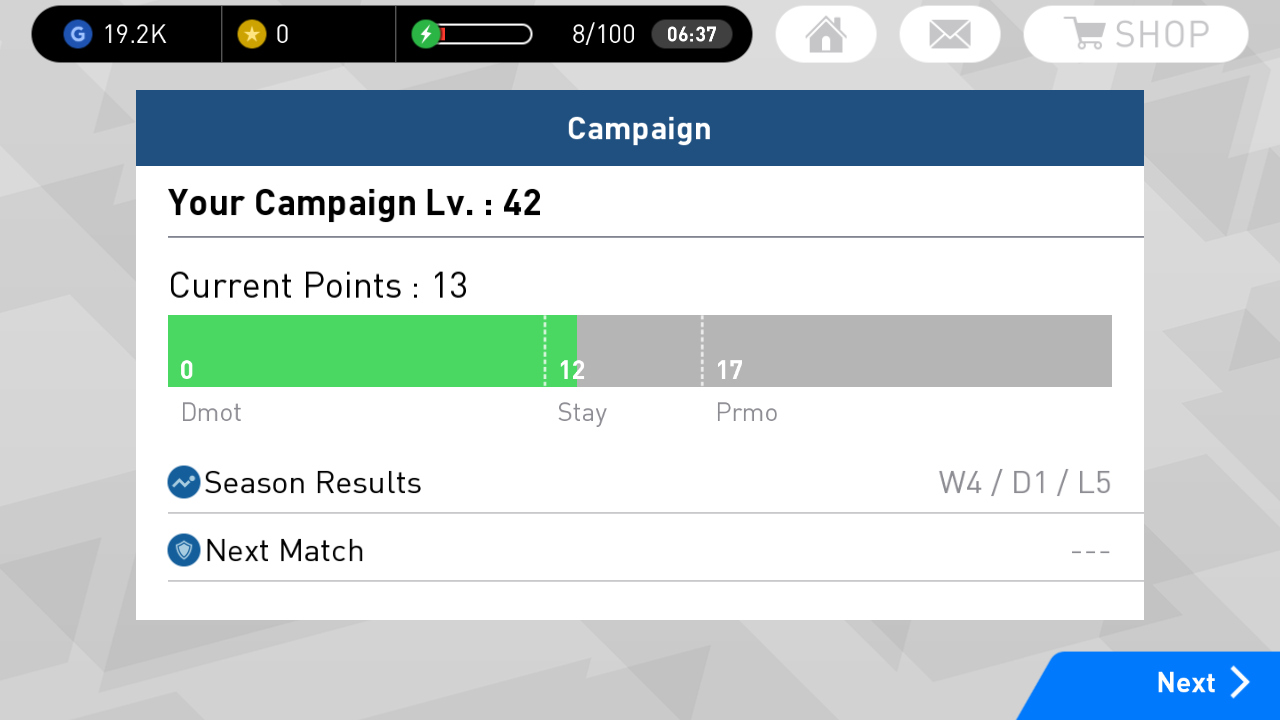Check messages via the envelope icon
This screenshot has width=1280, height=720.
click(x=950, y=33)
